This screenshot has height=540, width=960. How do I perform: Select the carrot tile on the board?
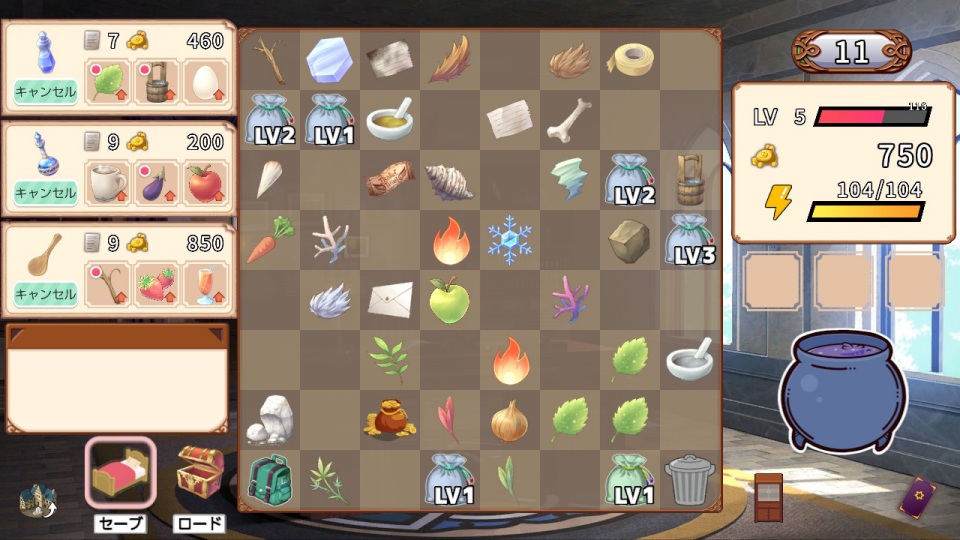coord(268,240)
